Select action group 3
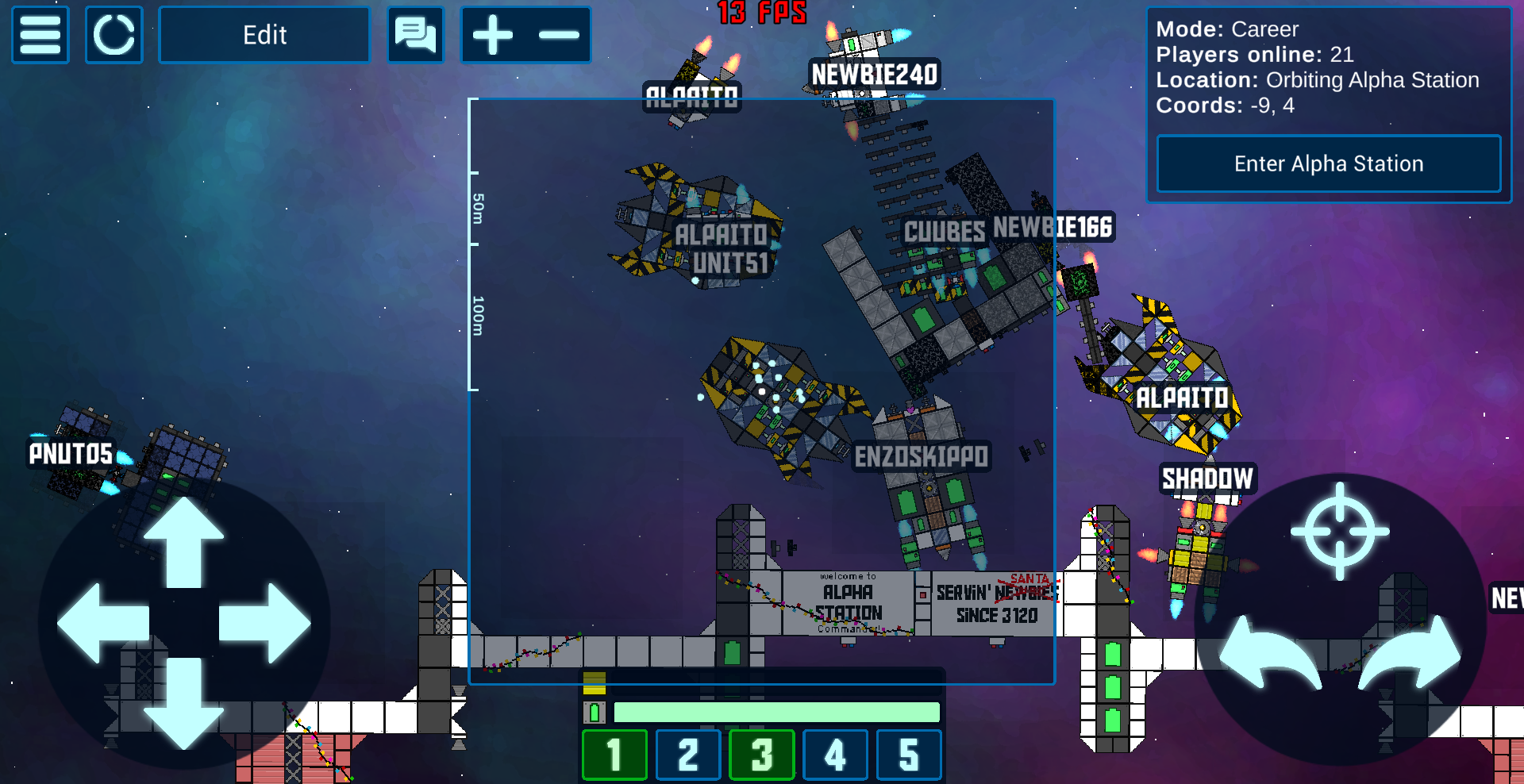Screen dimensions: 1524x784 pyautogui.click(x=762, y=755)
